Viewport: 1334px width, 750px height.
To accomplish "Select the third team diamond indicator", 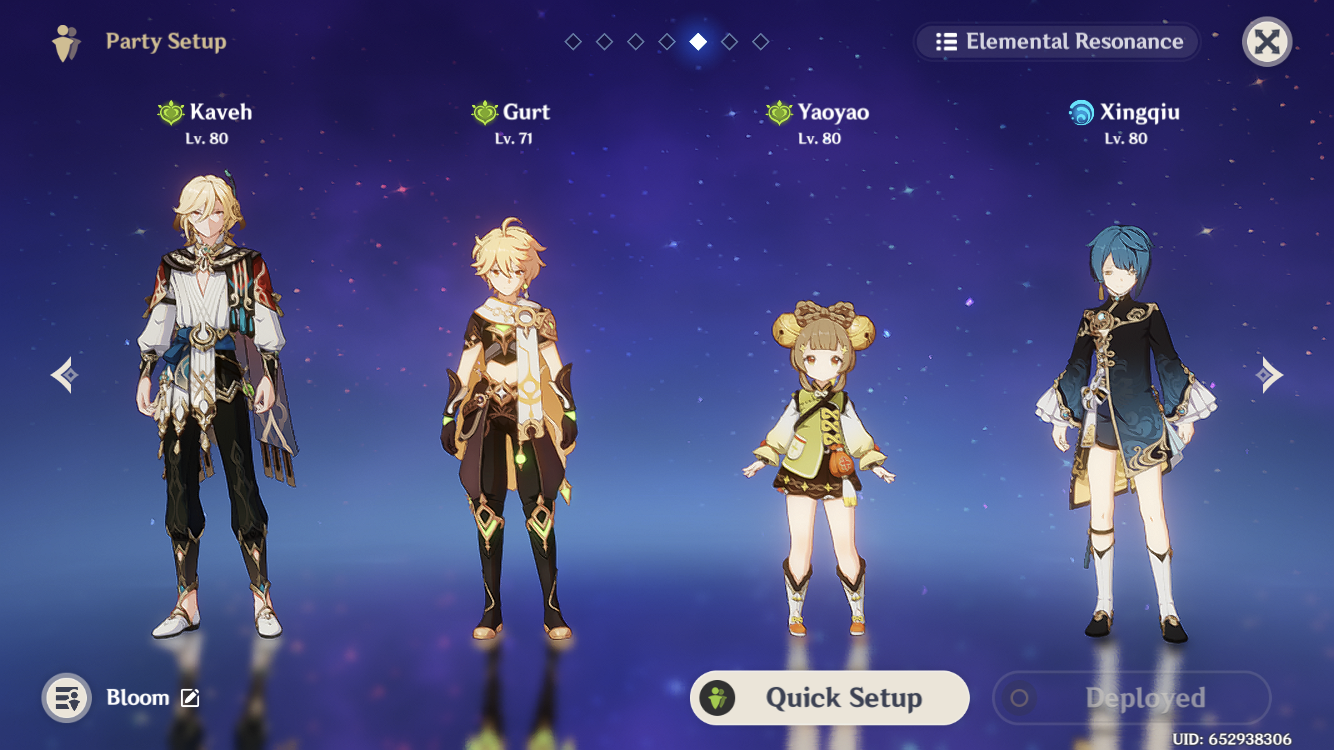I will (x=635, y=42).
